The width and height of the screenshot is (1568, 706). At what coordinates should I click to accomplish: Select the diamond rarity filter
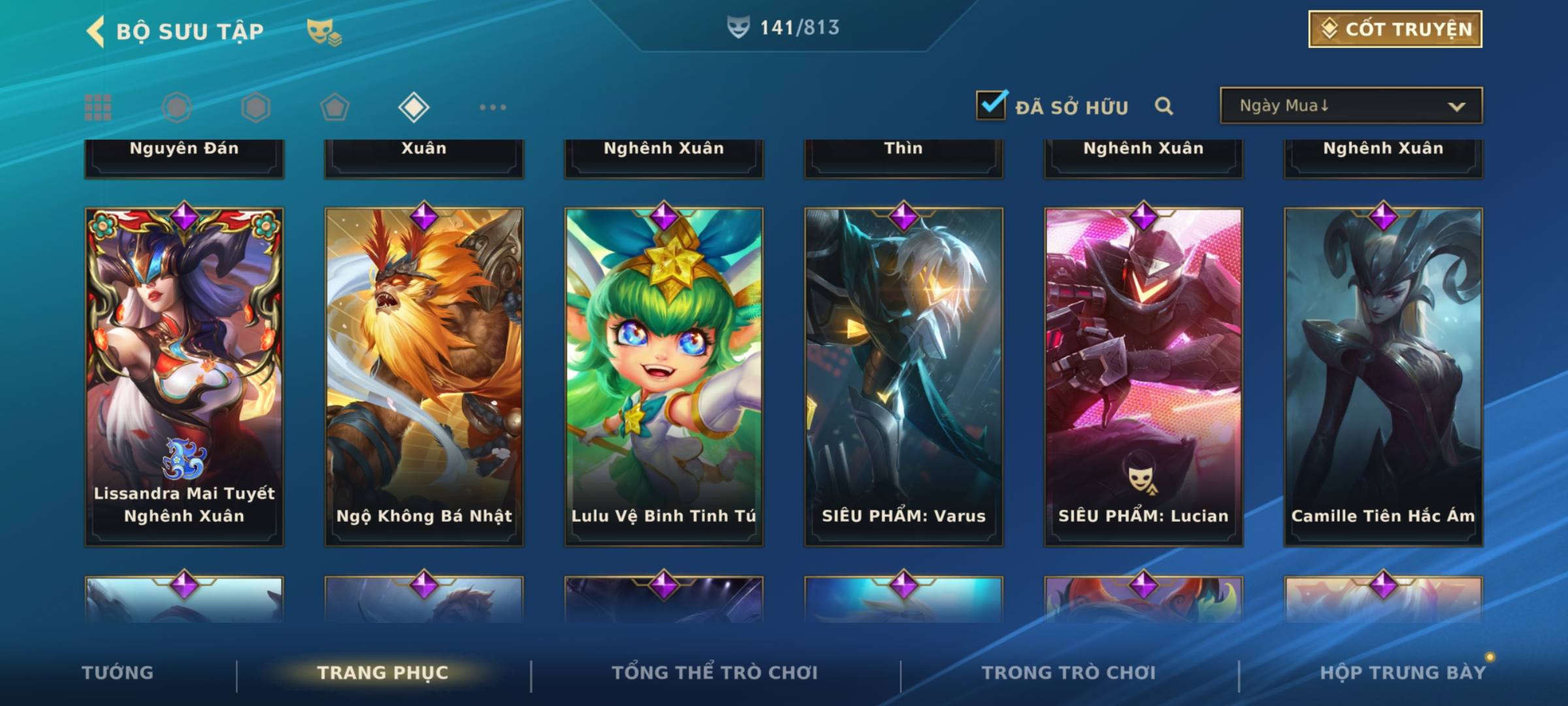[x=414, y=107]
